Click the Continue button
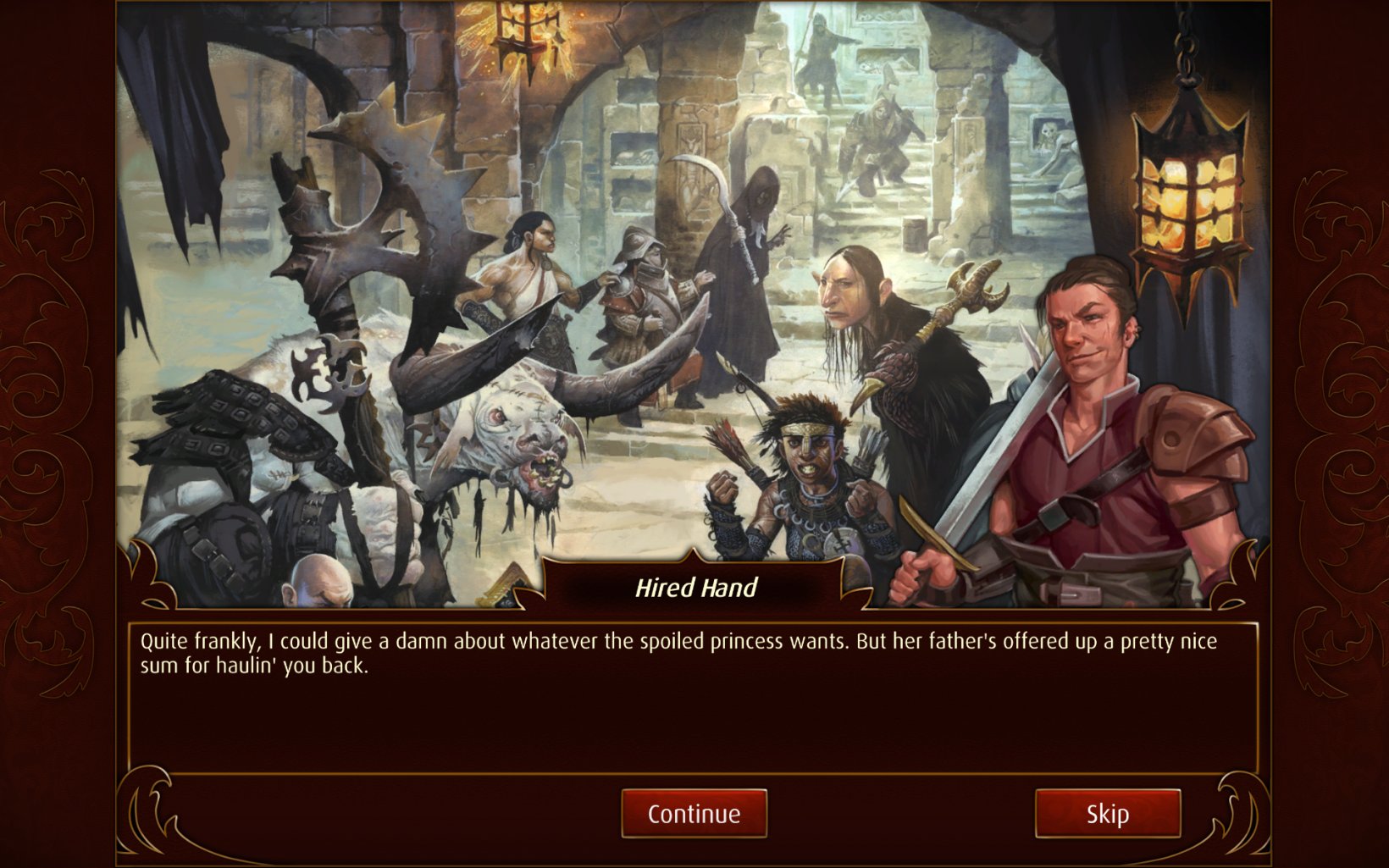This screenshot has height=868, width=1389. (x=694, y=814)
